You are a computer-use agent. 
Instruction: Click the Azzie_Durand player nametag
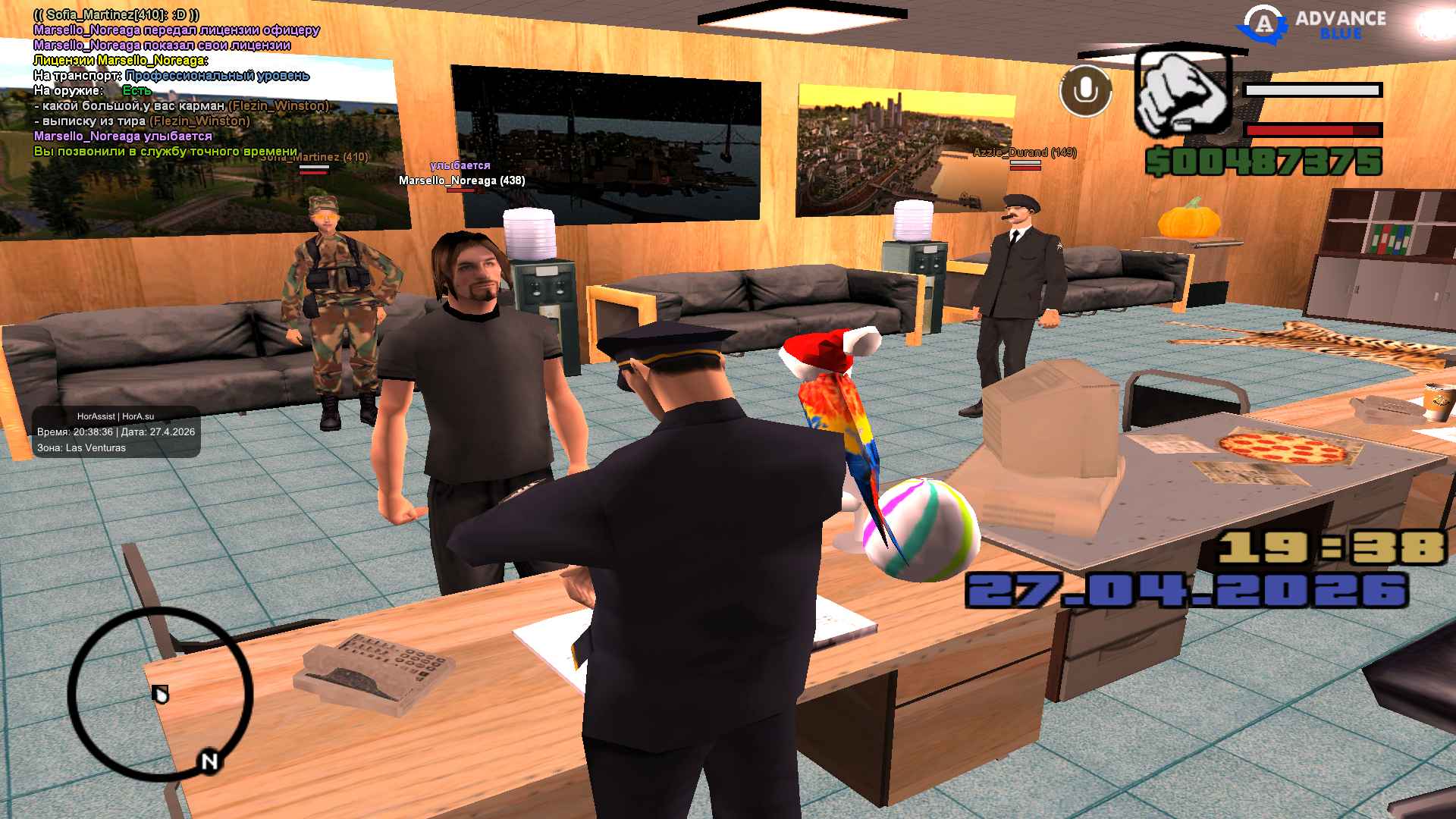tap(1025, 152)
